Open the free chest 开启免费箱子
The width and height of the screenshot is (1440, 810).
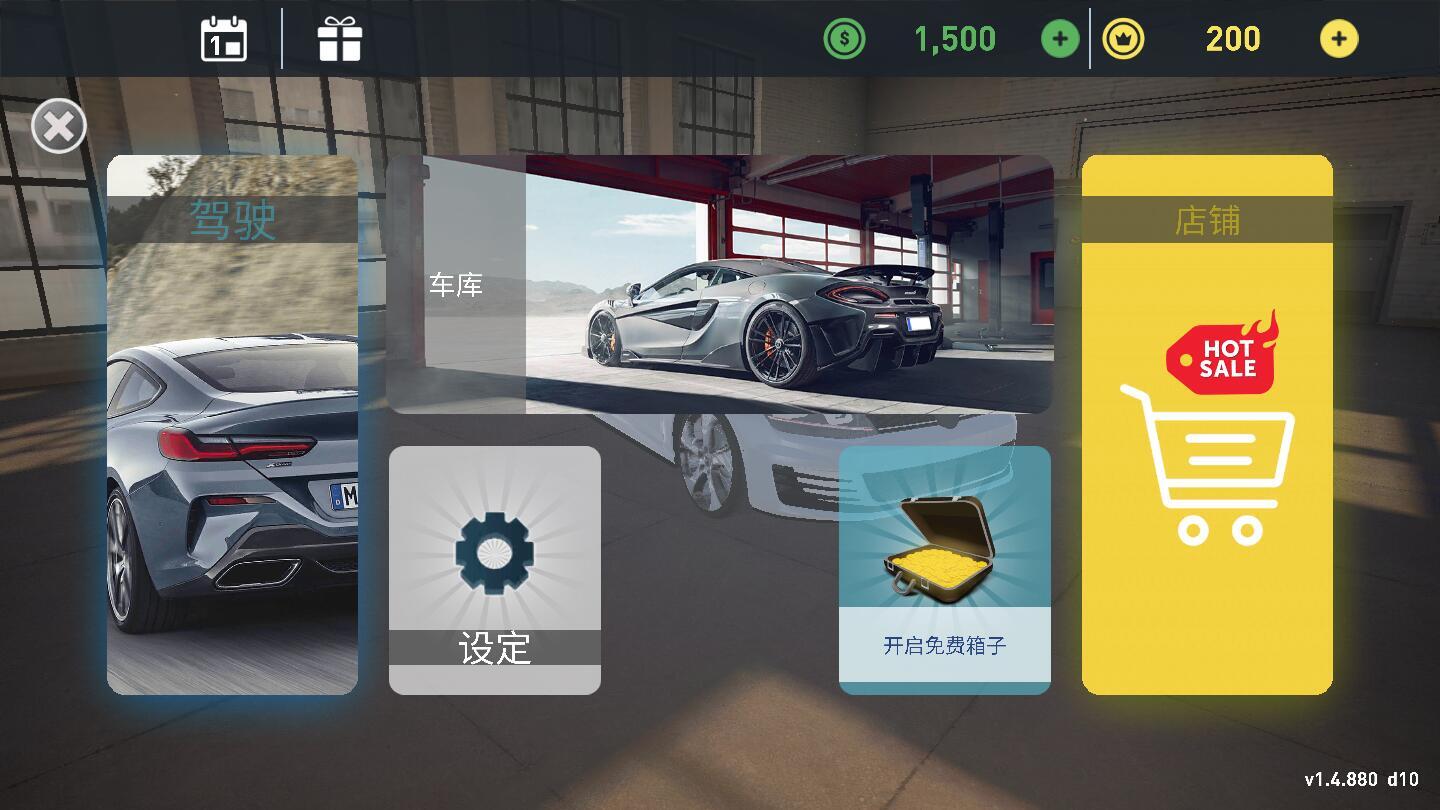click(x=945, y=570)
